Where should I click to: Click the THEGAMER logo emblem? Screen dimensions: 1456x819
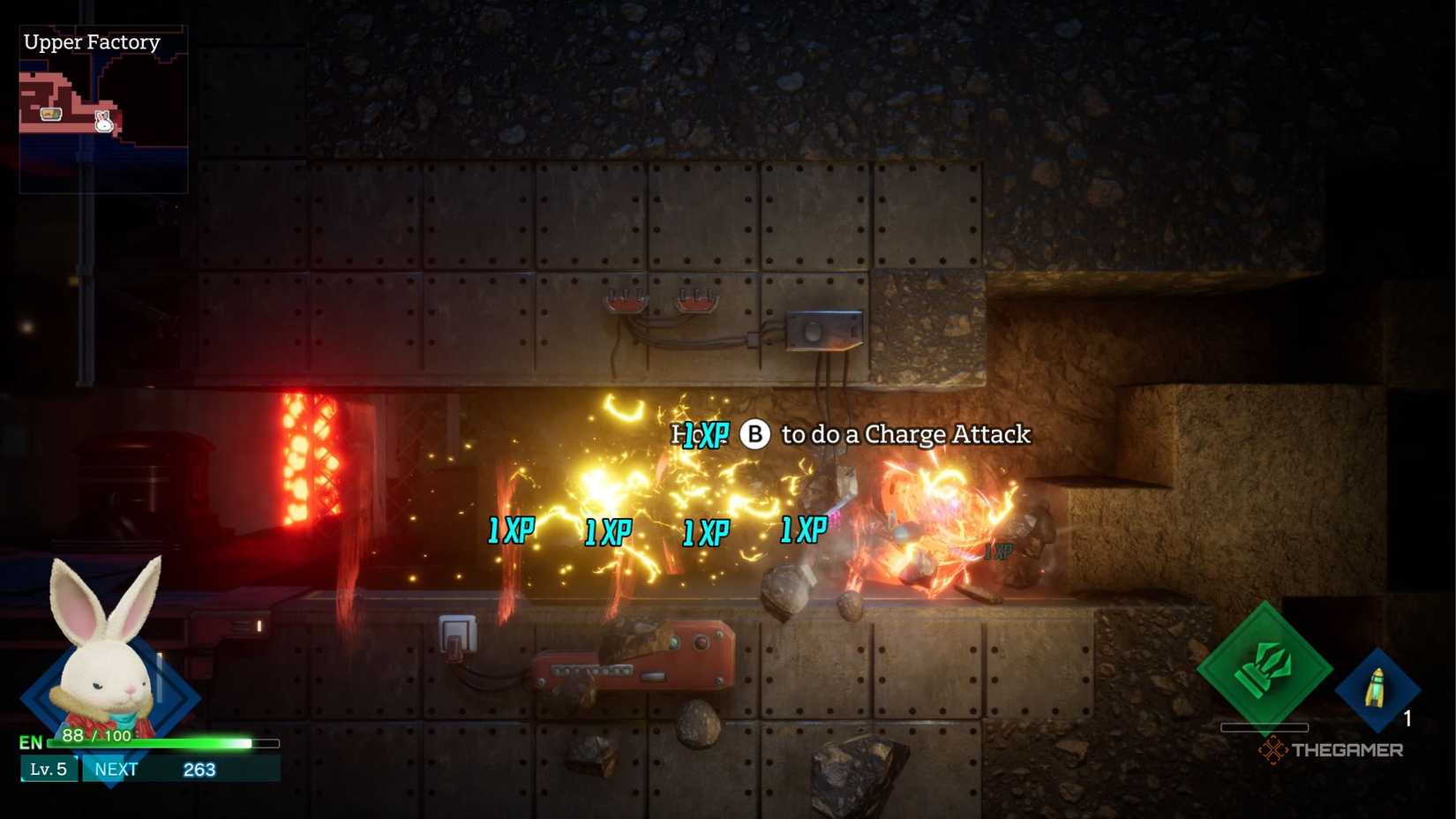(1274, 751)
